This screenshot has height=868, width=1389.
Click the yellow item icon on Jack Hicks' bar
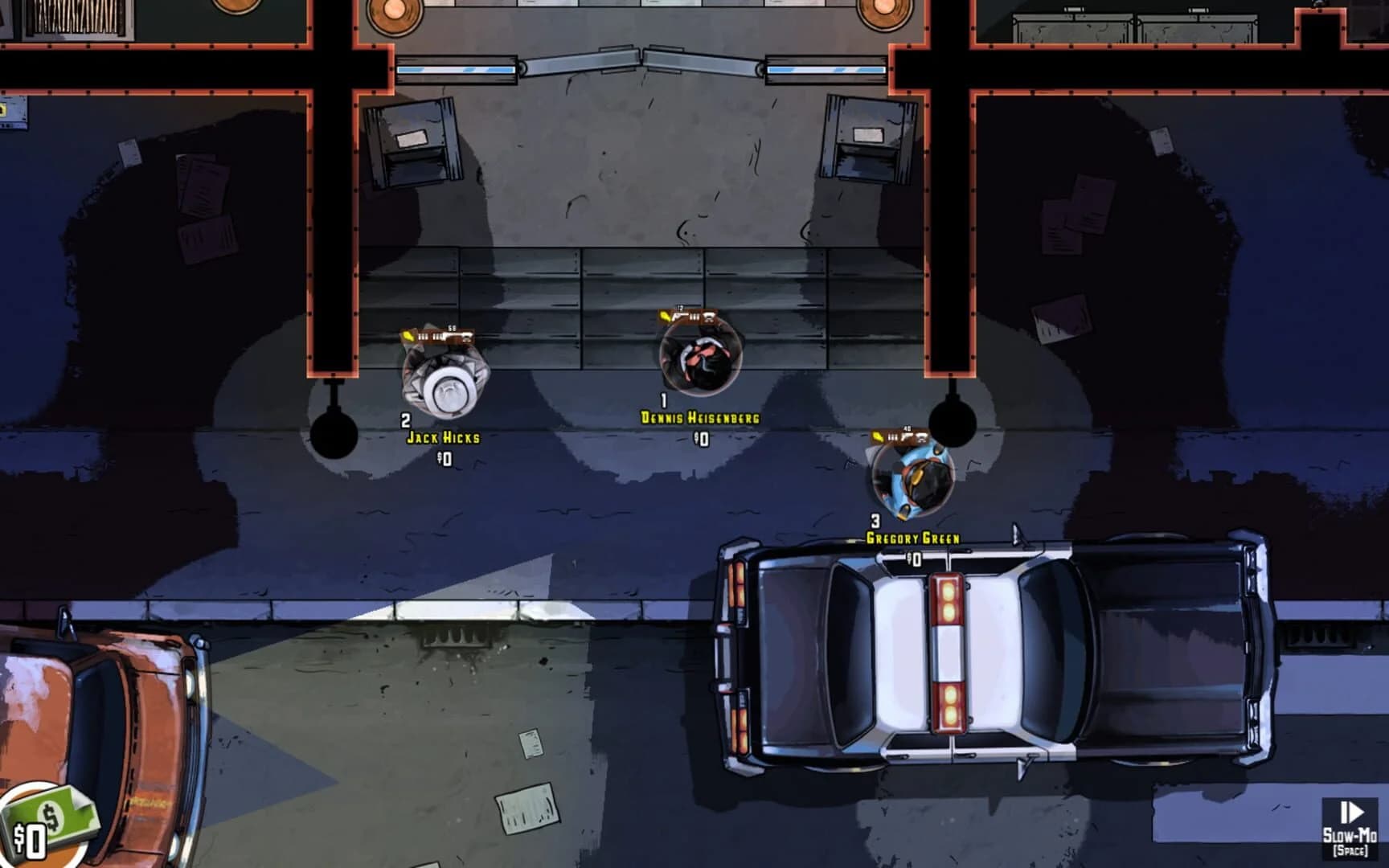point(407,336)
